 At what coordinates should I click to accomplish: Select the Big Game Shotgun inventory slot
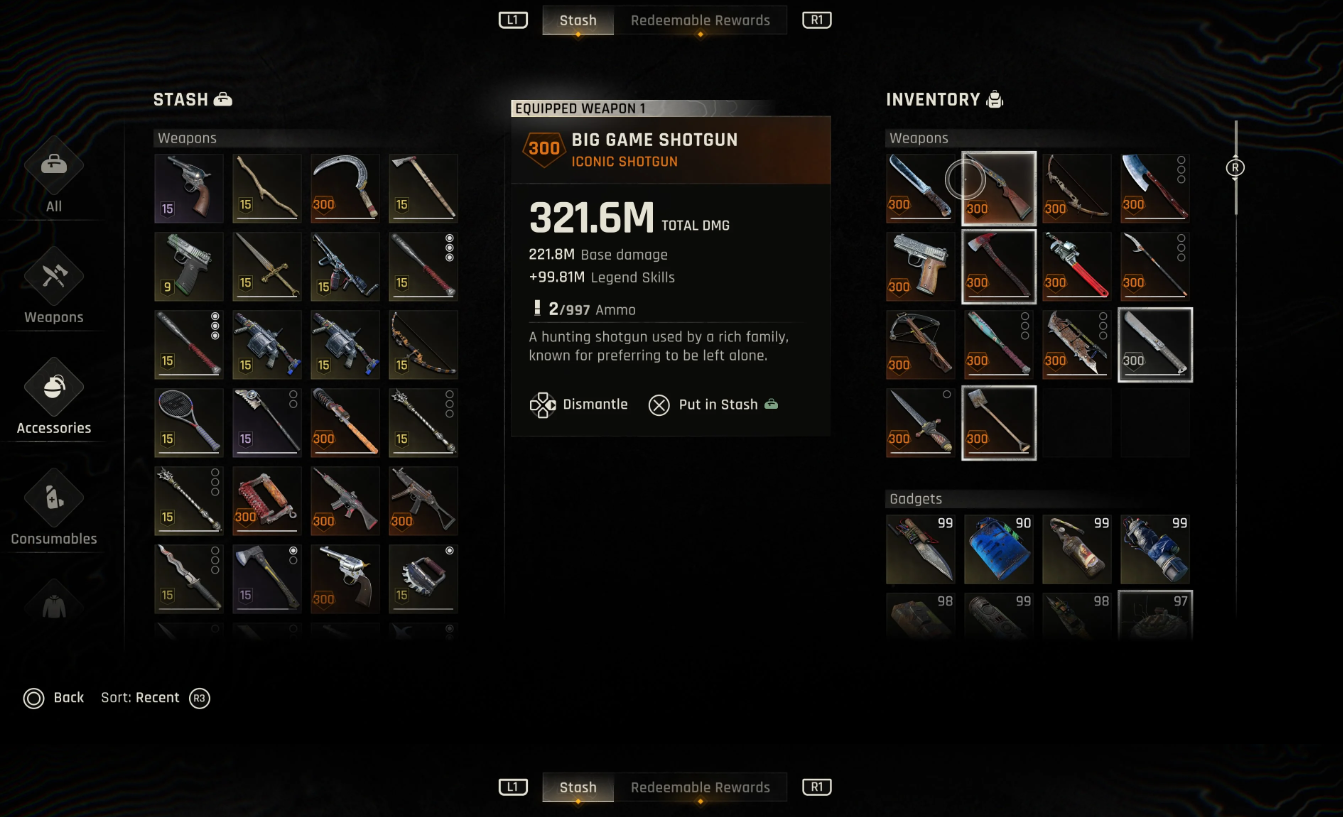pyautogui.click(x=999, y=188)
